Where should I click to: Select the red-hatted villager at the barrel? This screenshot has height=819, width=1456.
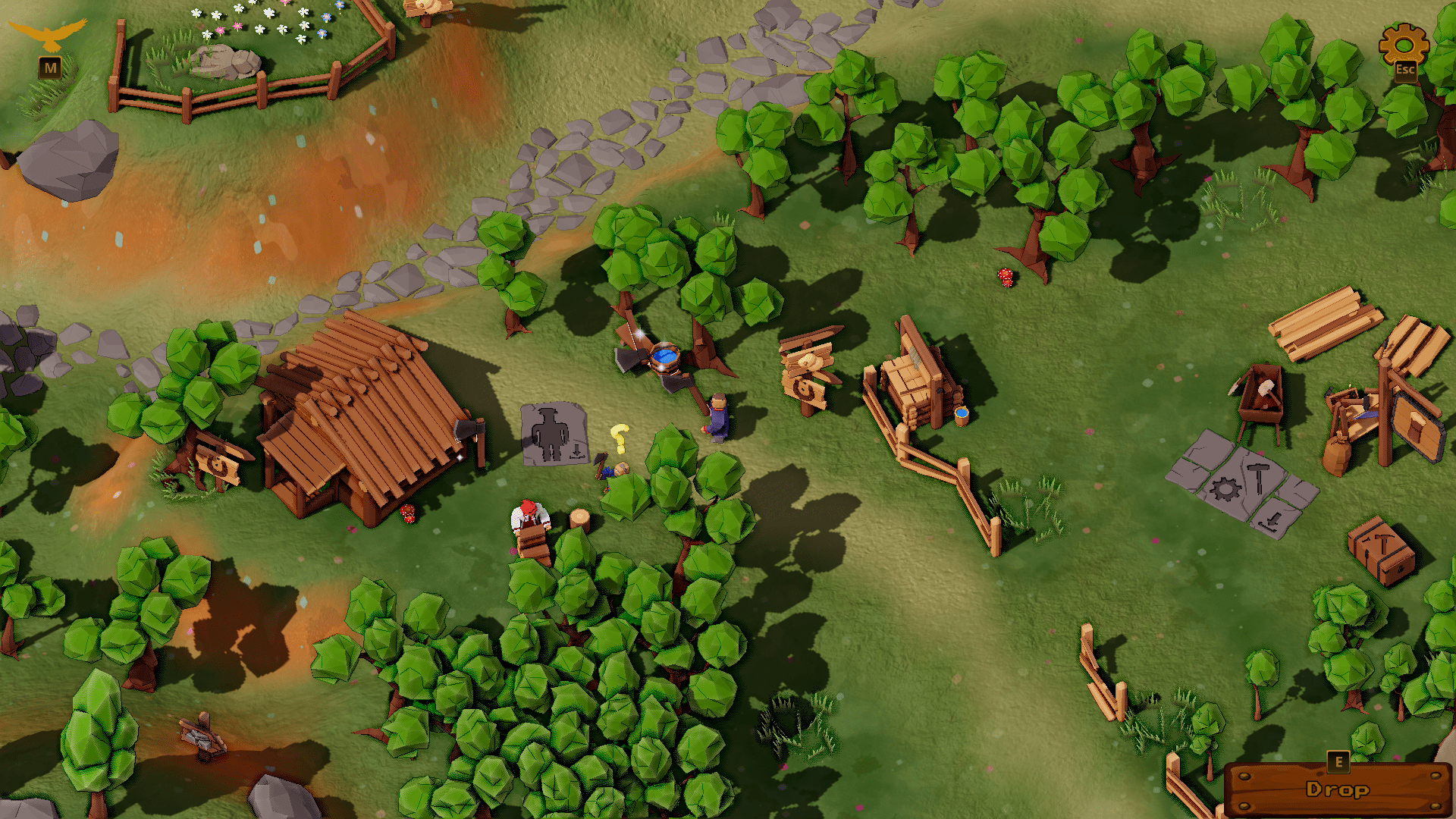pos(528,516)
